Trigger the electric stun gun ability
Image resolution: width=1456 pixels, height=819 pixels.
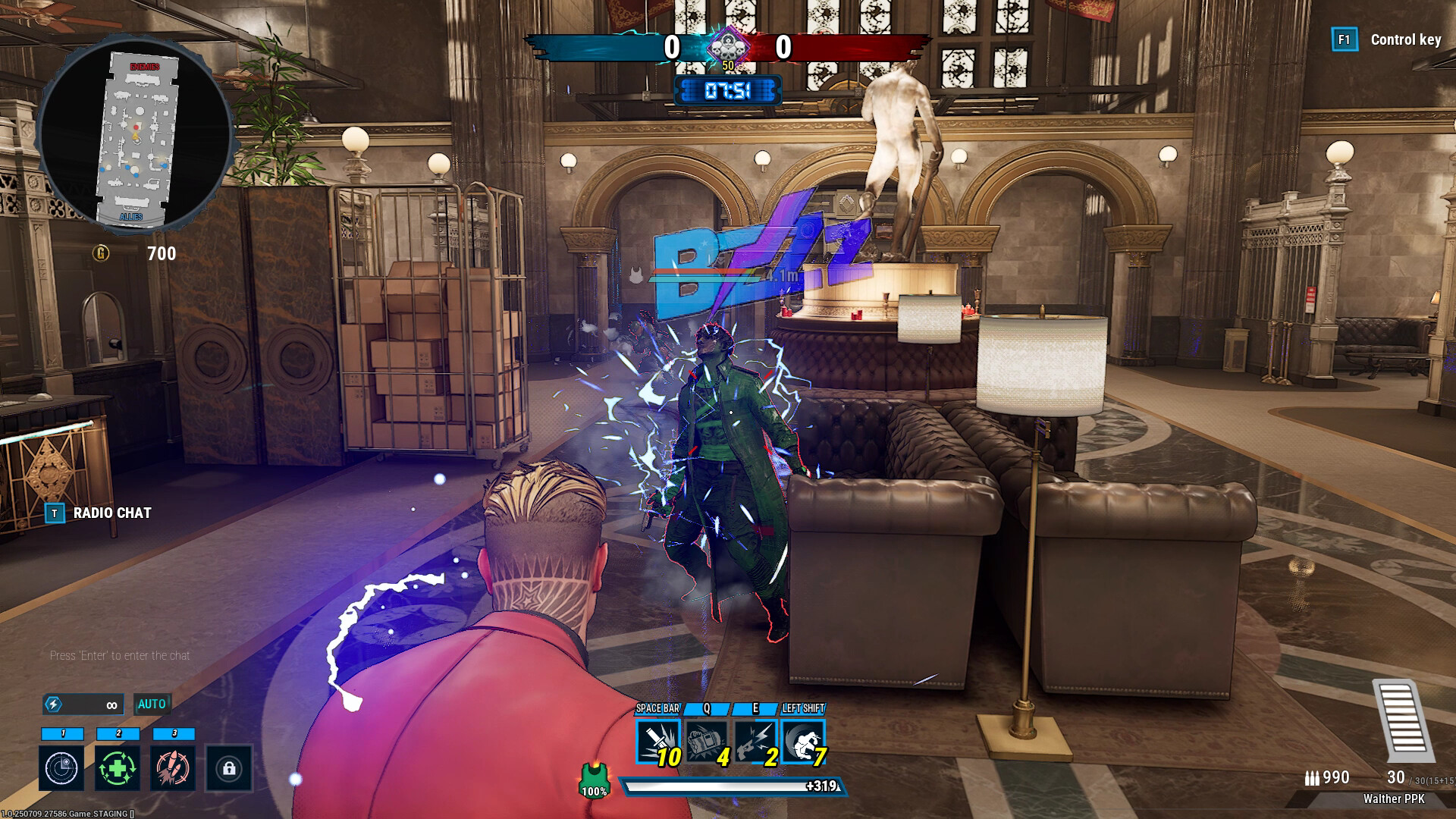click(755, 741)
